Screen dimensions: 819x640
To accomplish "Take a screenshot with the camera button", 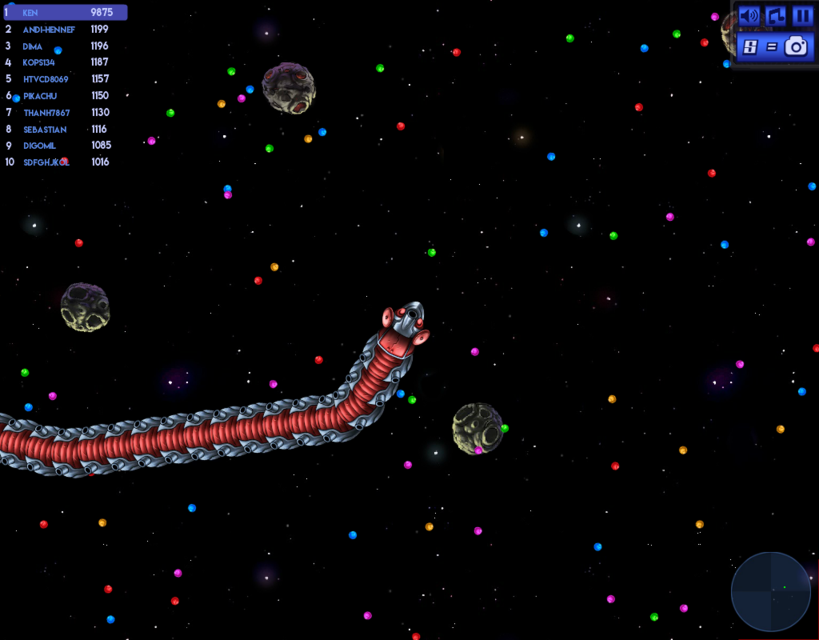I will 774,46.
